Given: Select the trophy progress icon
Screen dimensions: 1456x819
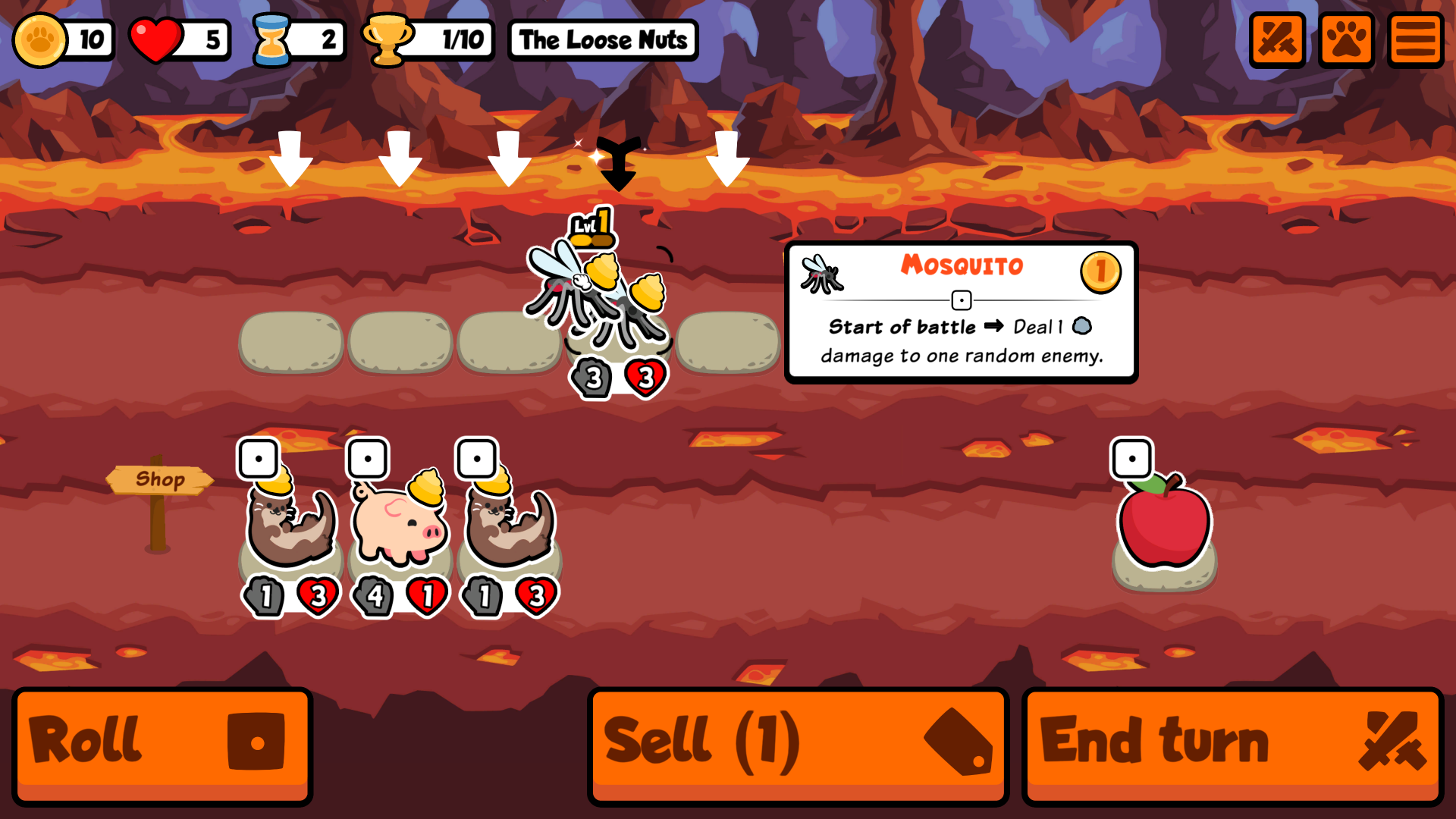Looking at the screenshot, I should (x=387, y=39).
